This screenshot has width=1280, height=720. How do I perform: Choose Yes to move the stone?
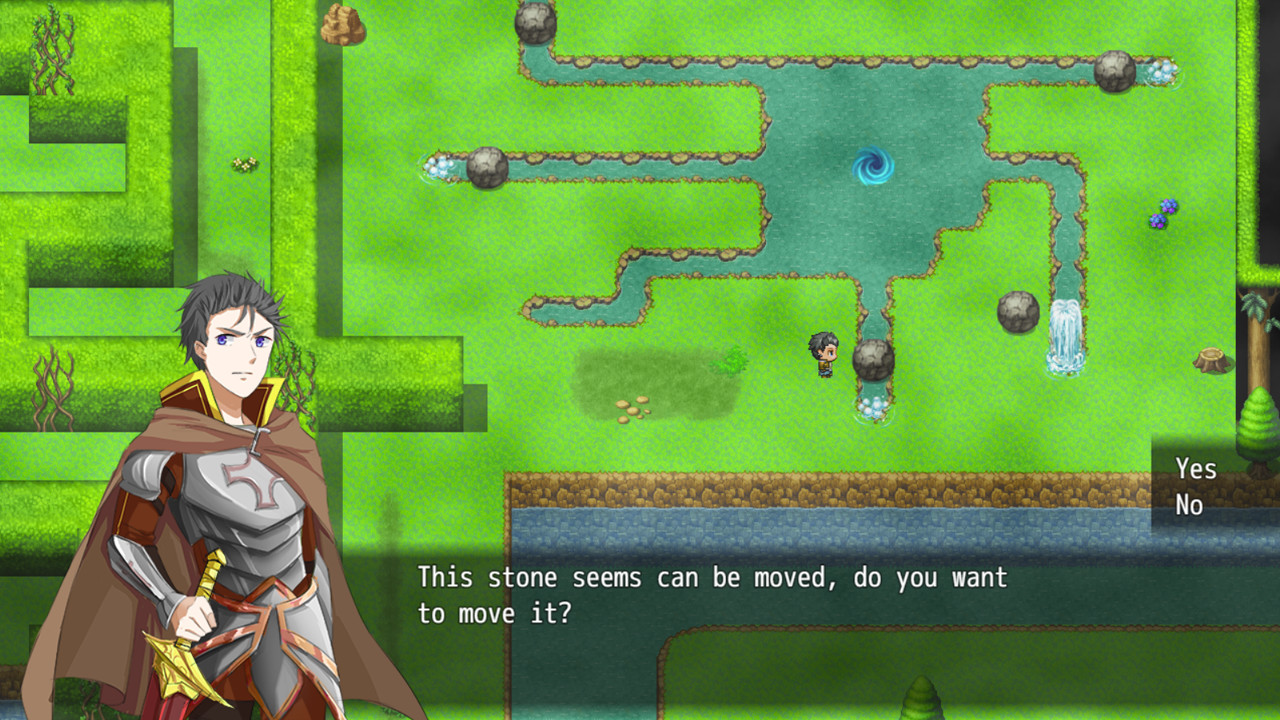pyautogui.click(x=1196, y=468)
